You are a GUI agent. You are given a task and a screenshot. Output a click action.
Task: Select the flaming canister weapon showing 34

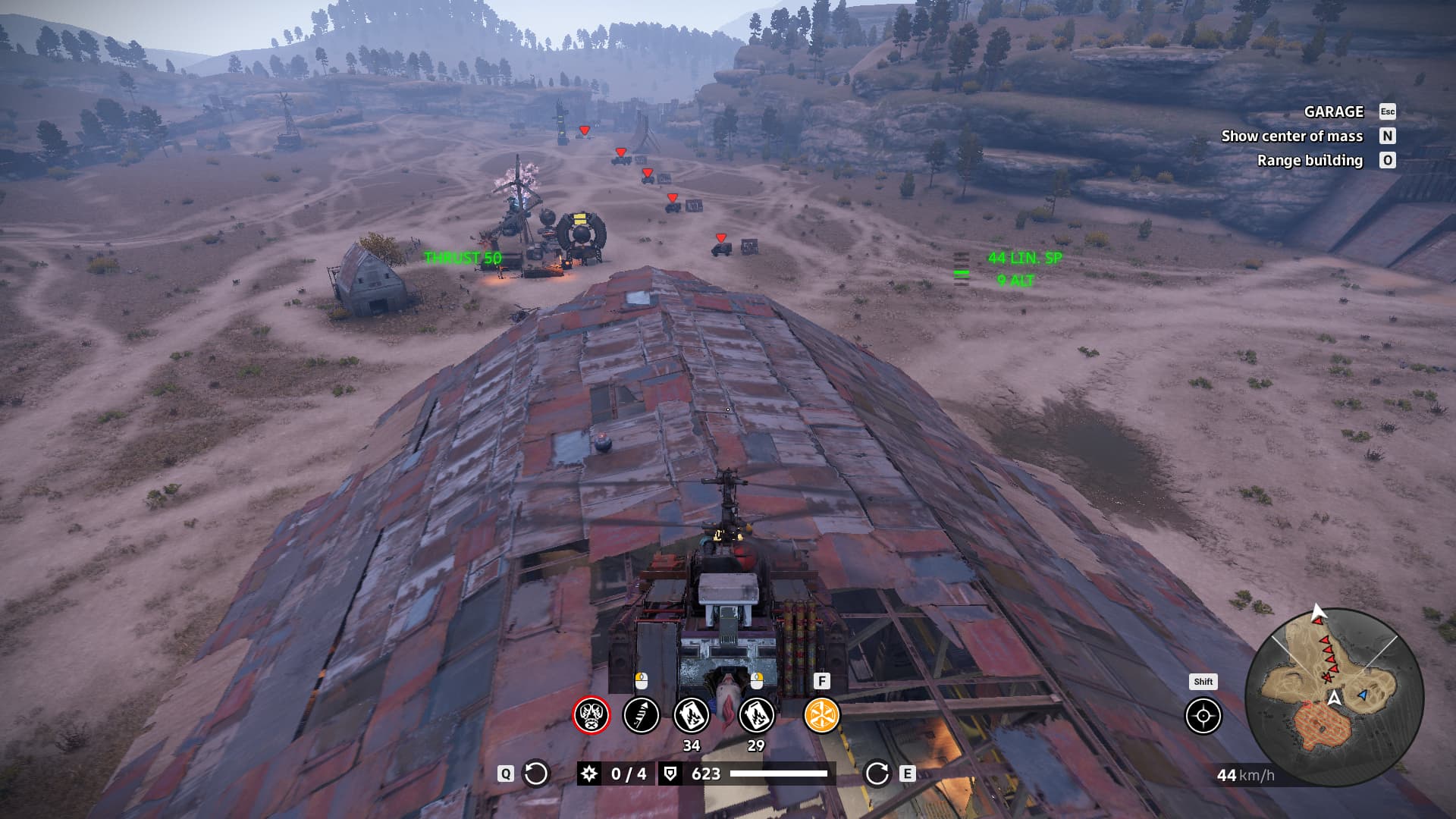(692, 715)
